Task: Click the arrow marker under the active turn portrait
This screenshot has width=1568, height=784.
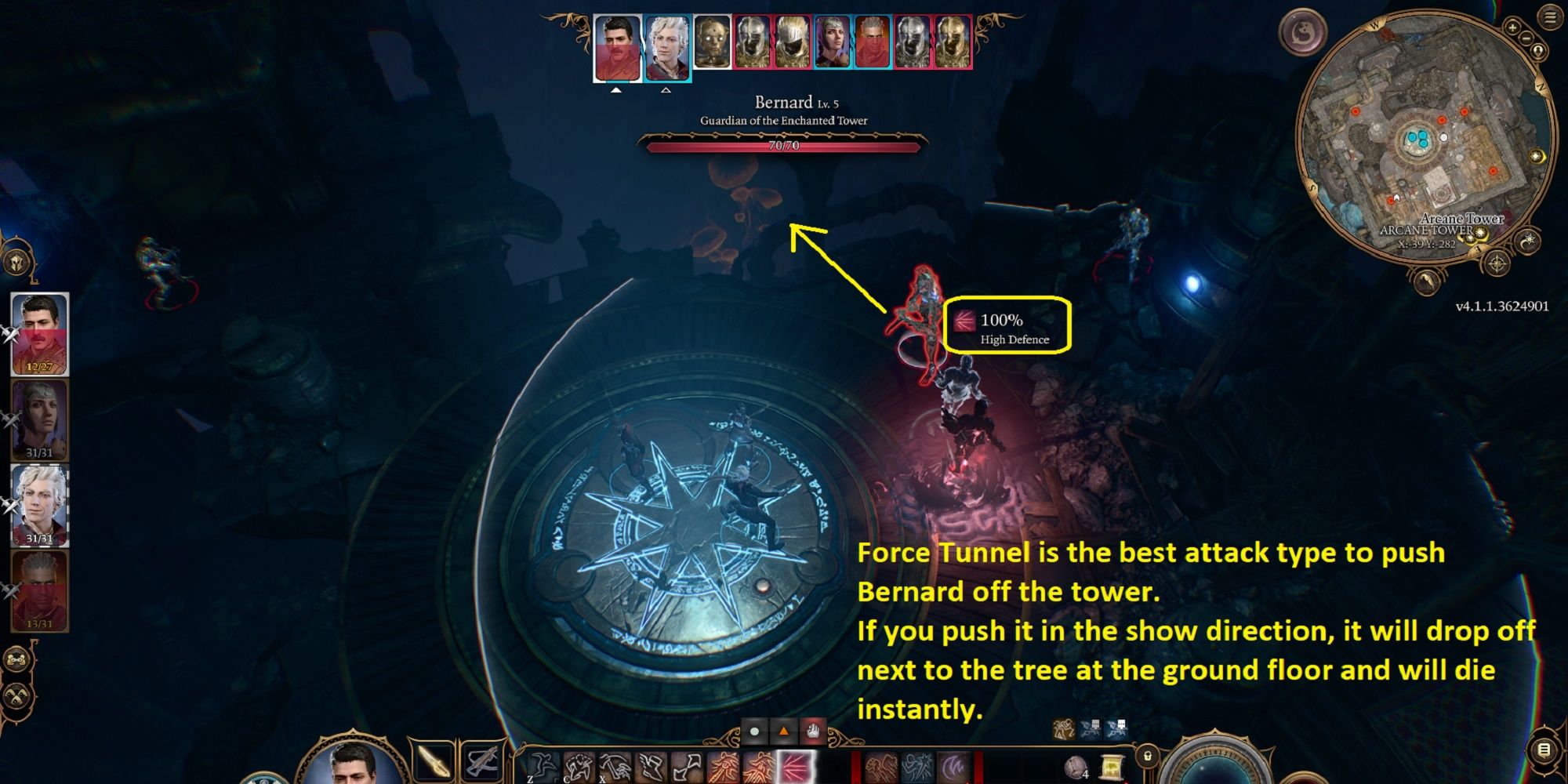Action: pos(616,89)
